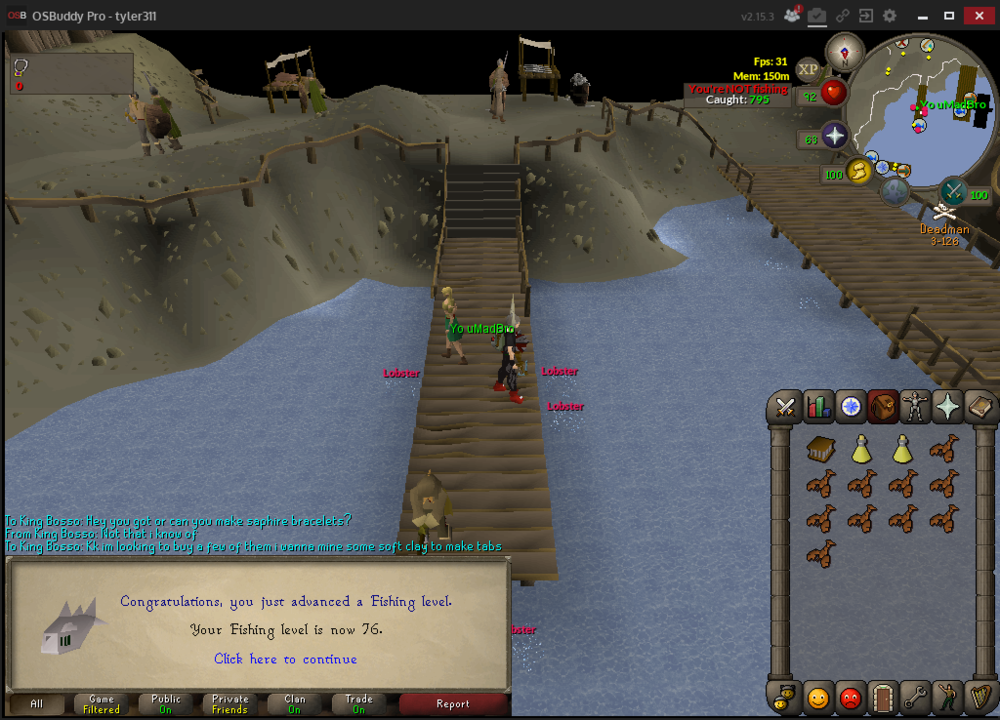Close the OSBuddy window

[x=977, y=15]
